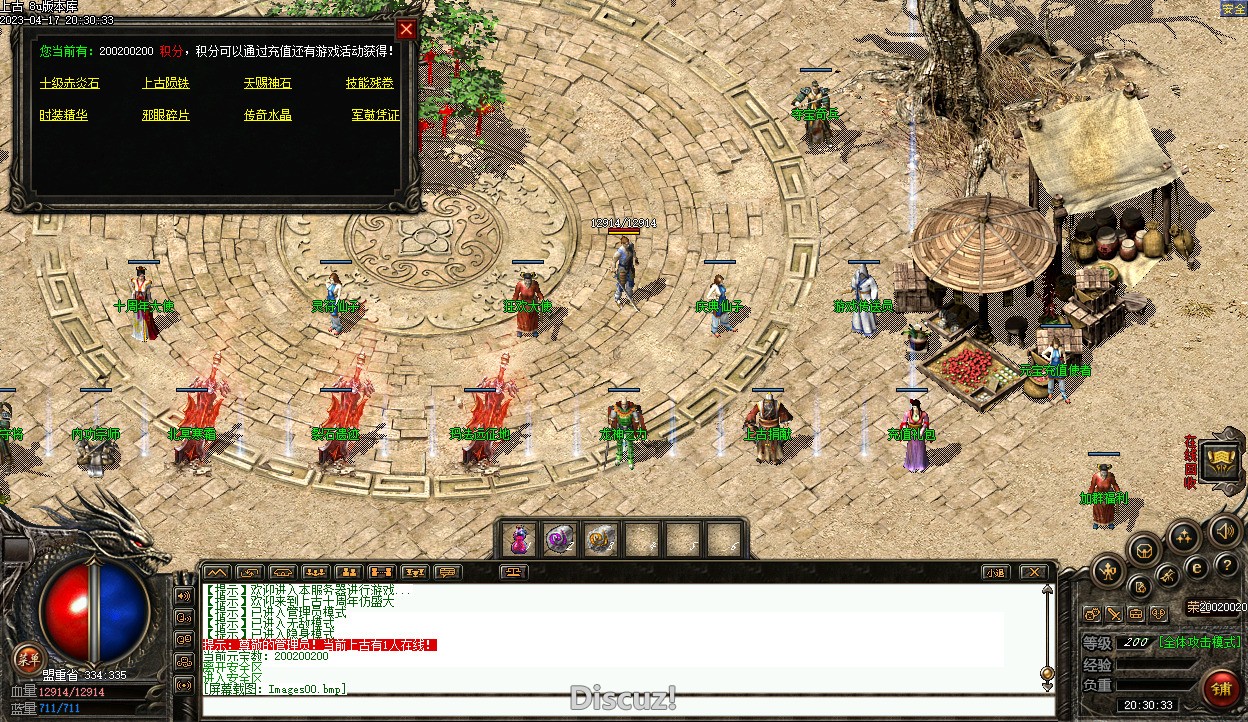Switch the 全体攻击模式 attack mode label
Image resolution: width=1248 pixels, height=722 pixels.
1200,642
